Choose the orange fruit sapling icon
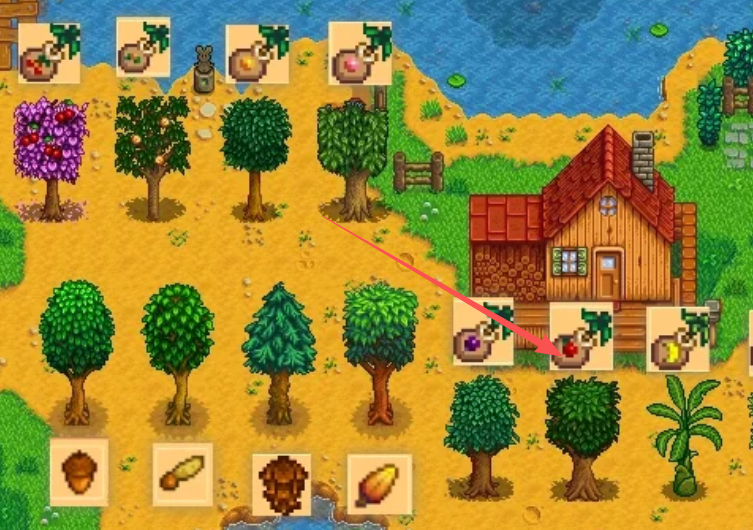The width and height of the screenshot is (753, 530). coord(257,54)
